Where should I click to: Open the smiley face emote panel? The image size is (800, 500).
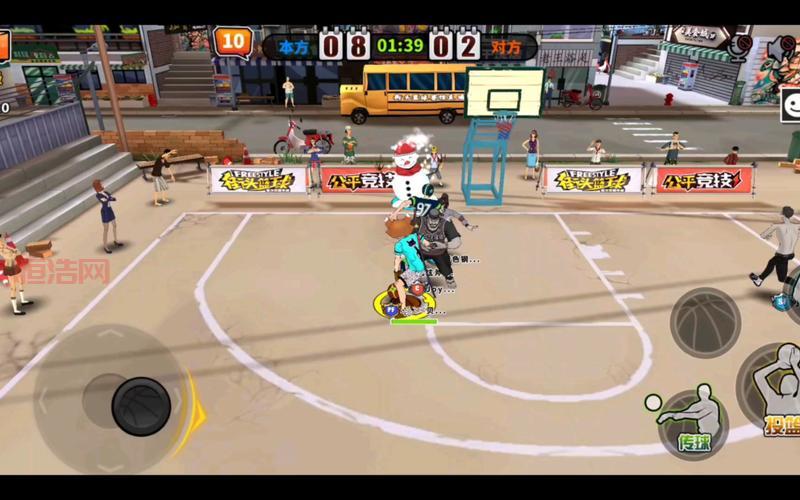791,104
